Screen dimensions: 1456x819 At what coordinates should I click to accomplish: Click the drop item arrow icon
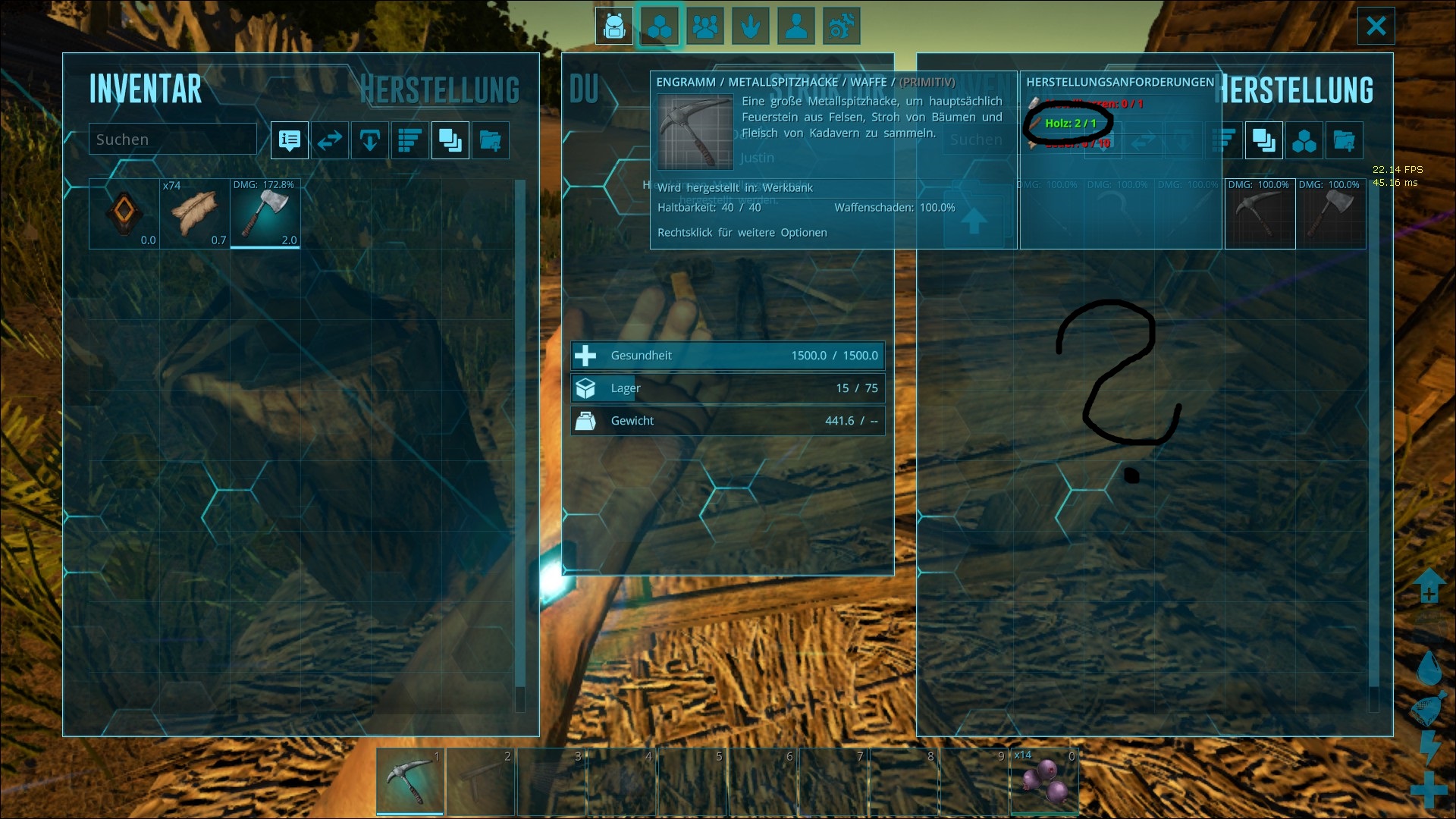coord(370,140)
